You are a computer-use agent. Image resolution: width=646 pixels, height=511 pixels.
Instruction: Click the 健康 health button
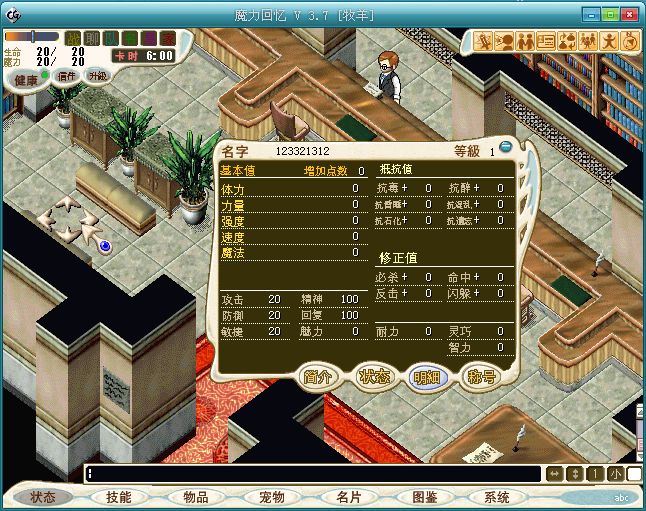(x=26, y=79)
